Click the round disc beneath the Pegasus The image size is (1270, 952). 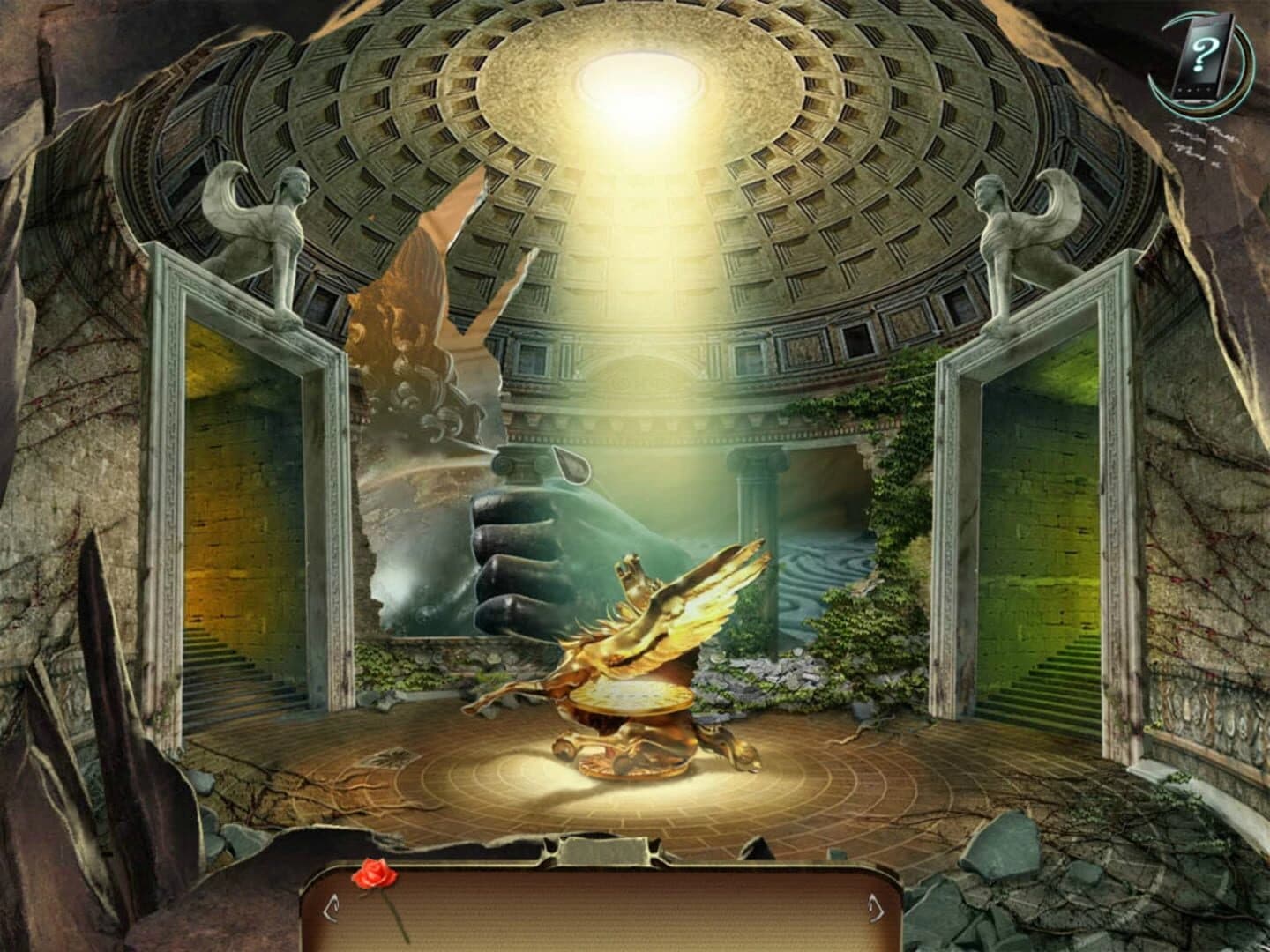[631, 696]
